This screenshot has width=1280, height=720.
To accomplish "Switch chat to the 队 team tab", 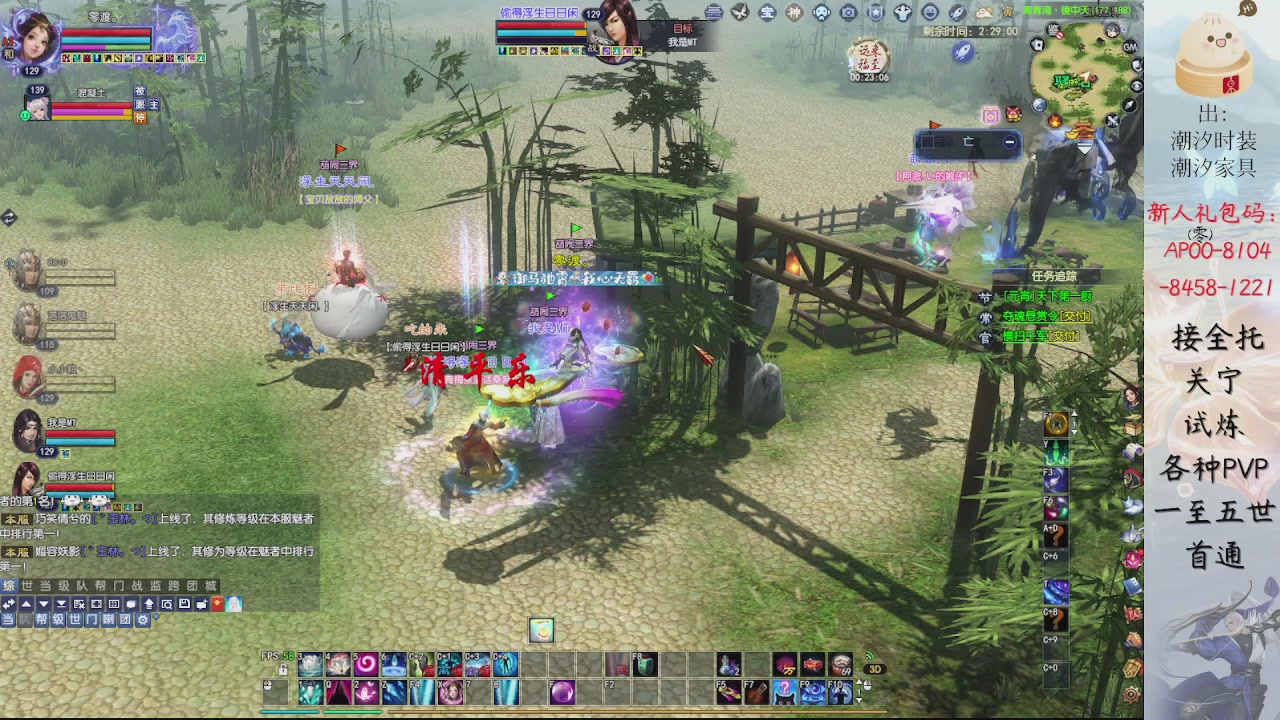I will coord(81,586).
